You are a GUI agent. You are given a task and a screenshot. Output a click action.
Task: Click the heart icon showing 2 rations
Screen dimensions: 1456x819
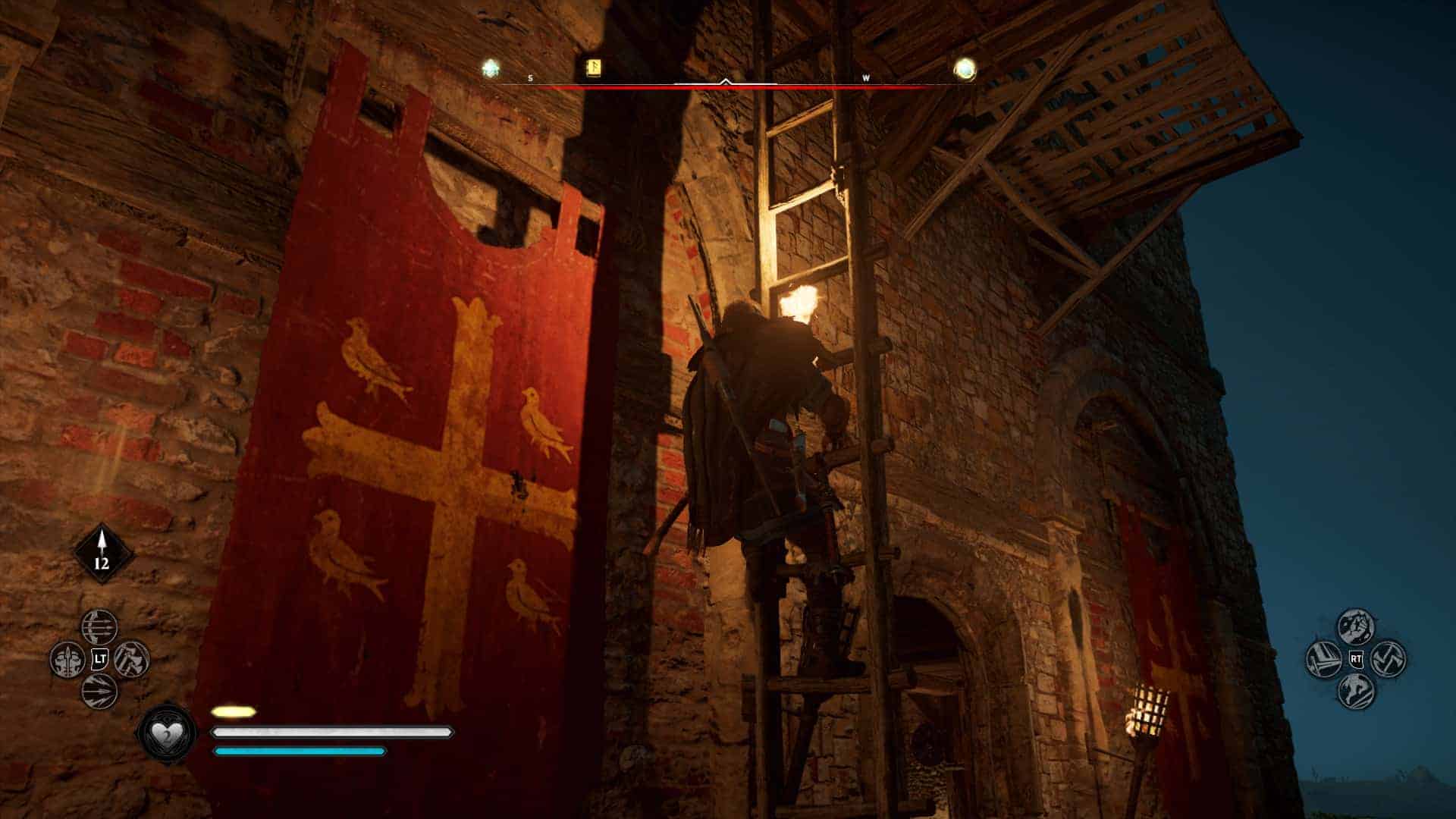tap(166, 734)
